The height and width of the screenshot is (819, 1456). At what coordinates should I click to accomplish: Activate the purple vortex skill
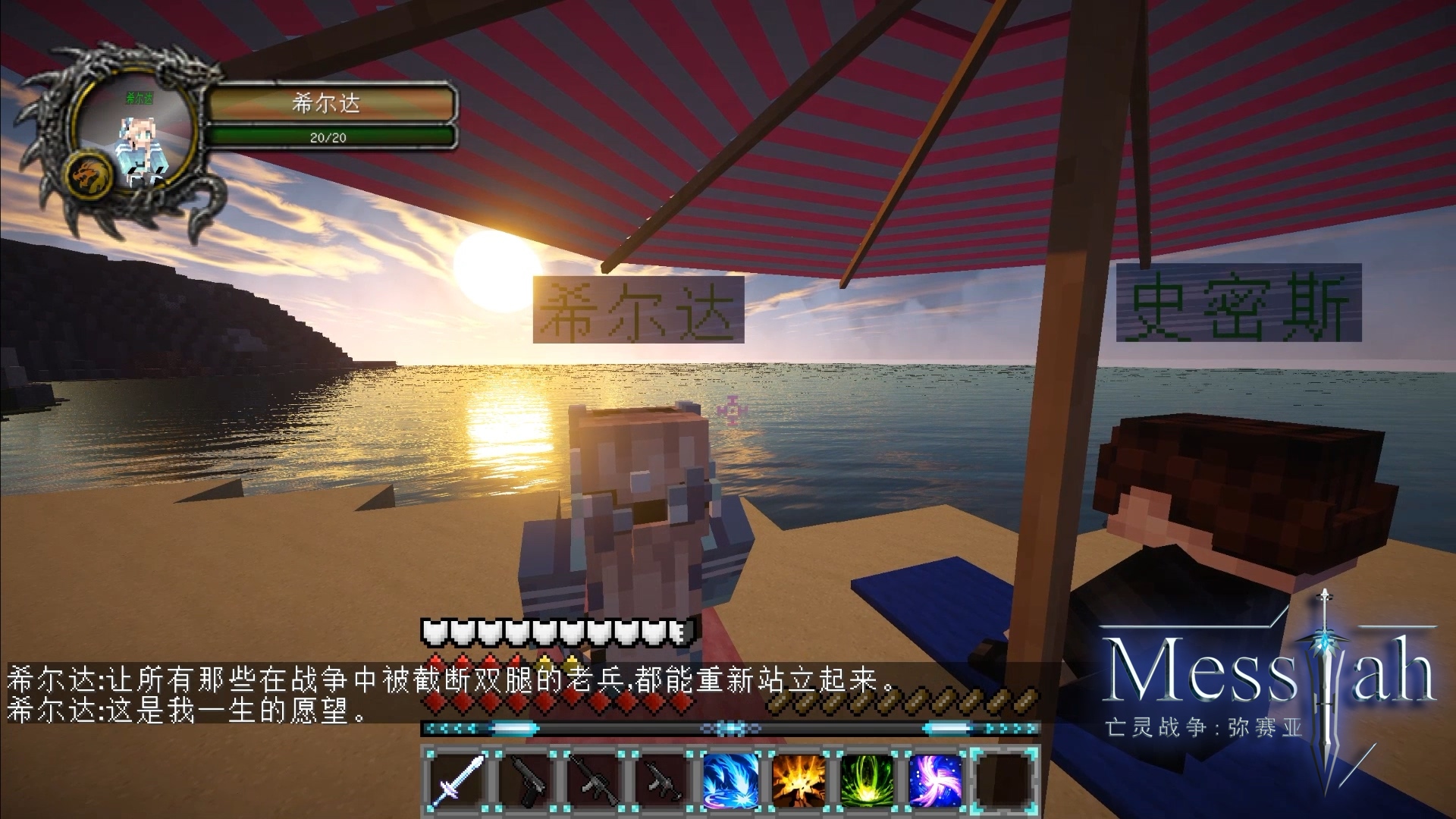click(934, 780)
